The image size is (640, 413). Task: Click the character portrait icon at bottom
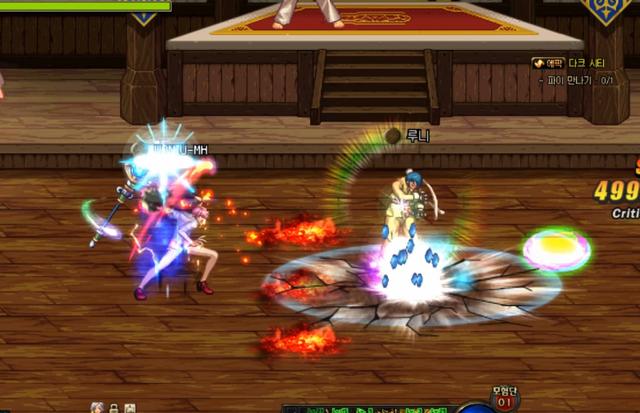pos(97,408)
